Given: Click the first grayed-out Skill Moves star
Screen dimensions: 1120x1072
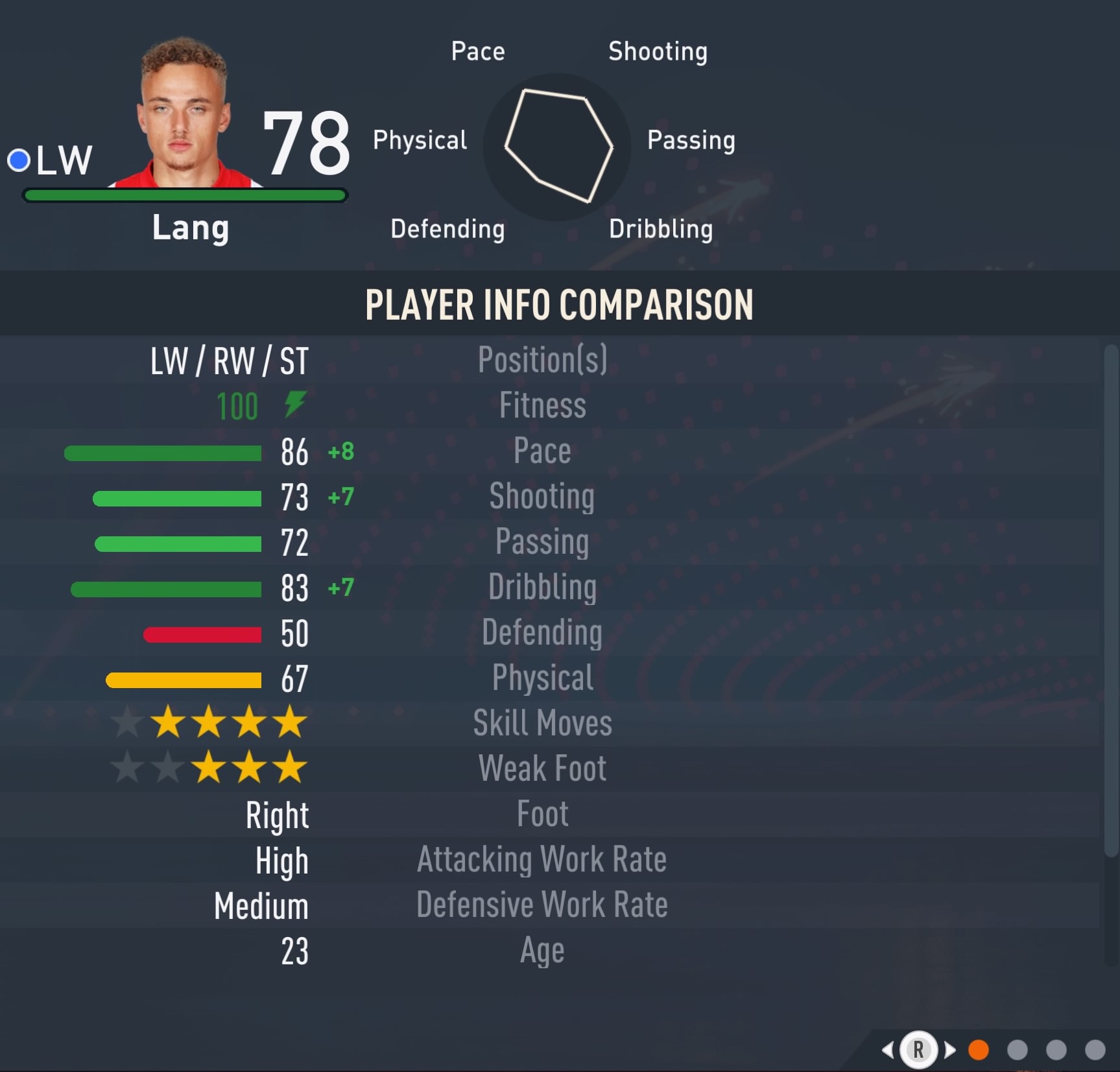Looking at the screenshot, I should [x=125, y=723].
